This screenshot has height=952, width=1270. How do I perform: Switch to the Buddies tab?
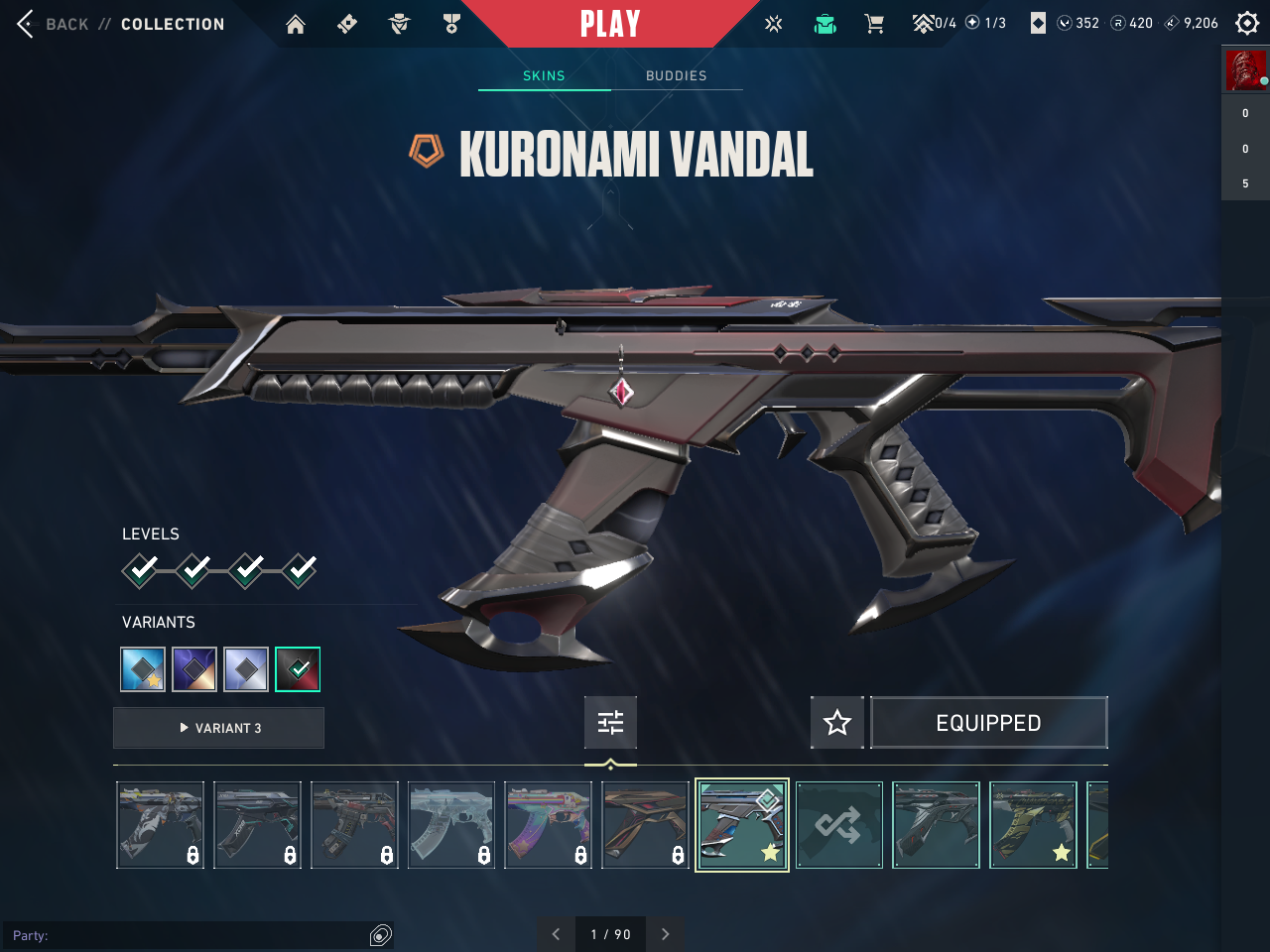click(677, 75)
